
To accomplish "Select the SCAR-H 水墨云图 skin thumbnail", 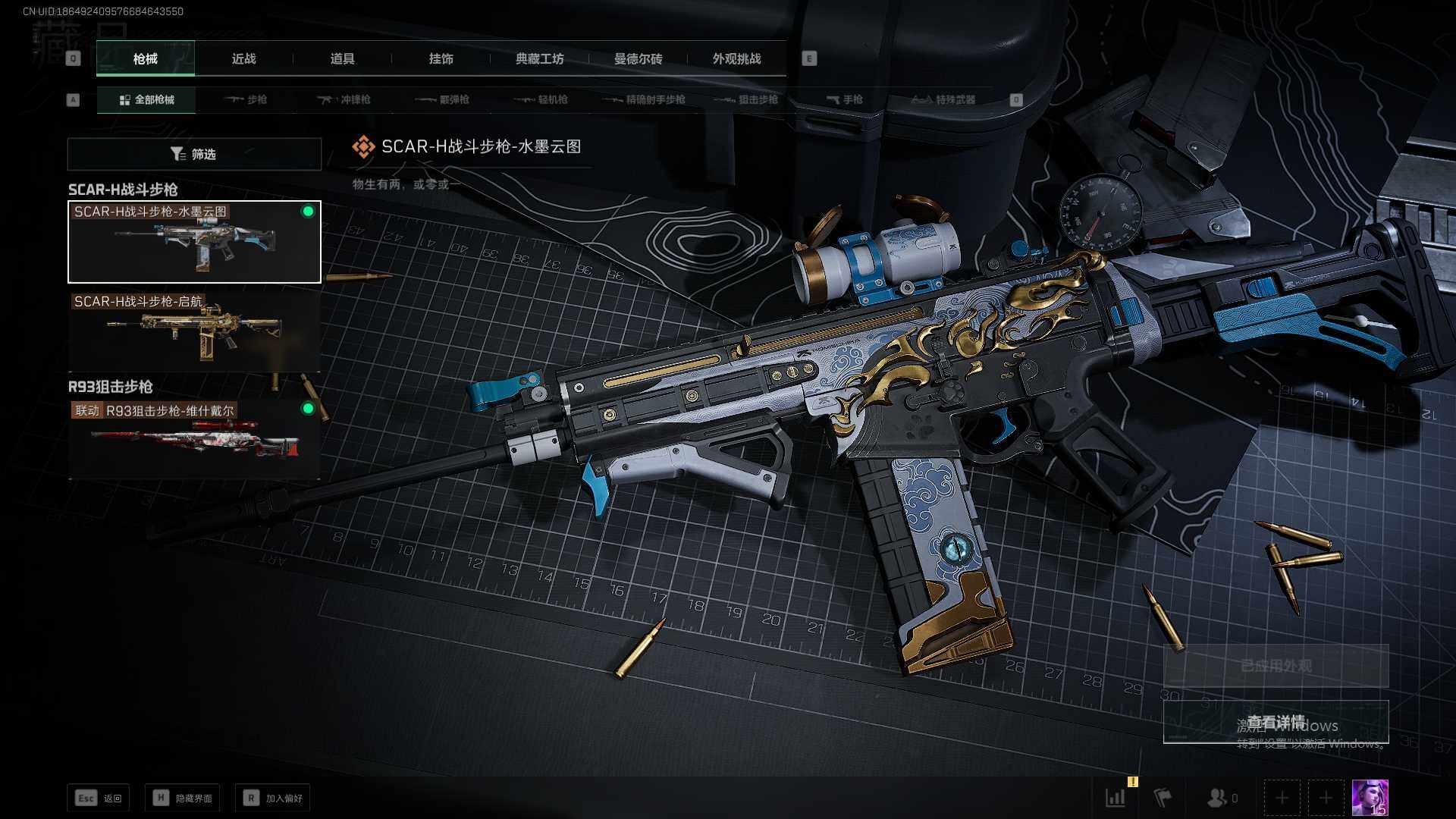I will [194, 243].
